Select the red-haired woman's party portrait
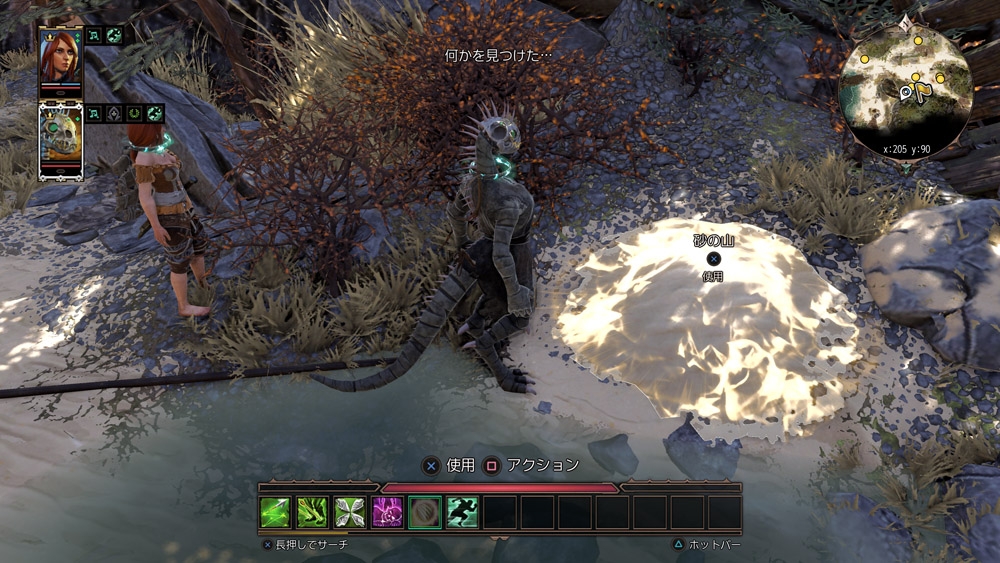The height and width of the screenshot is (563, 1000). pyautogui.click(x=60, y=58)
